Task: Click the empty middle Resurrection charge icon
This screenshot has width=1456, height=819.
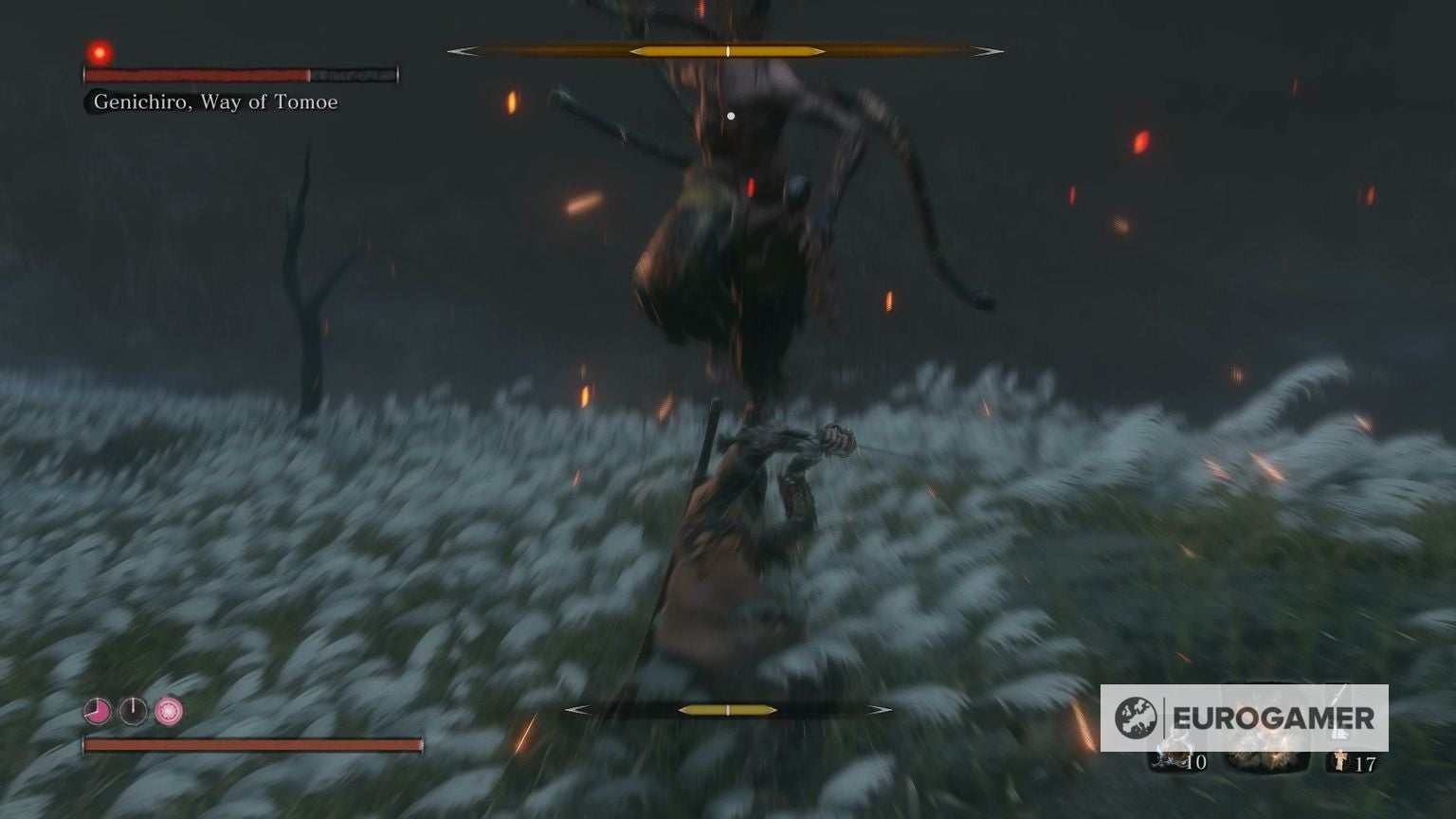Action: pyautogui.click(x=134, y=710)
